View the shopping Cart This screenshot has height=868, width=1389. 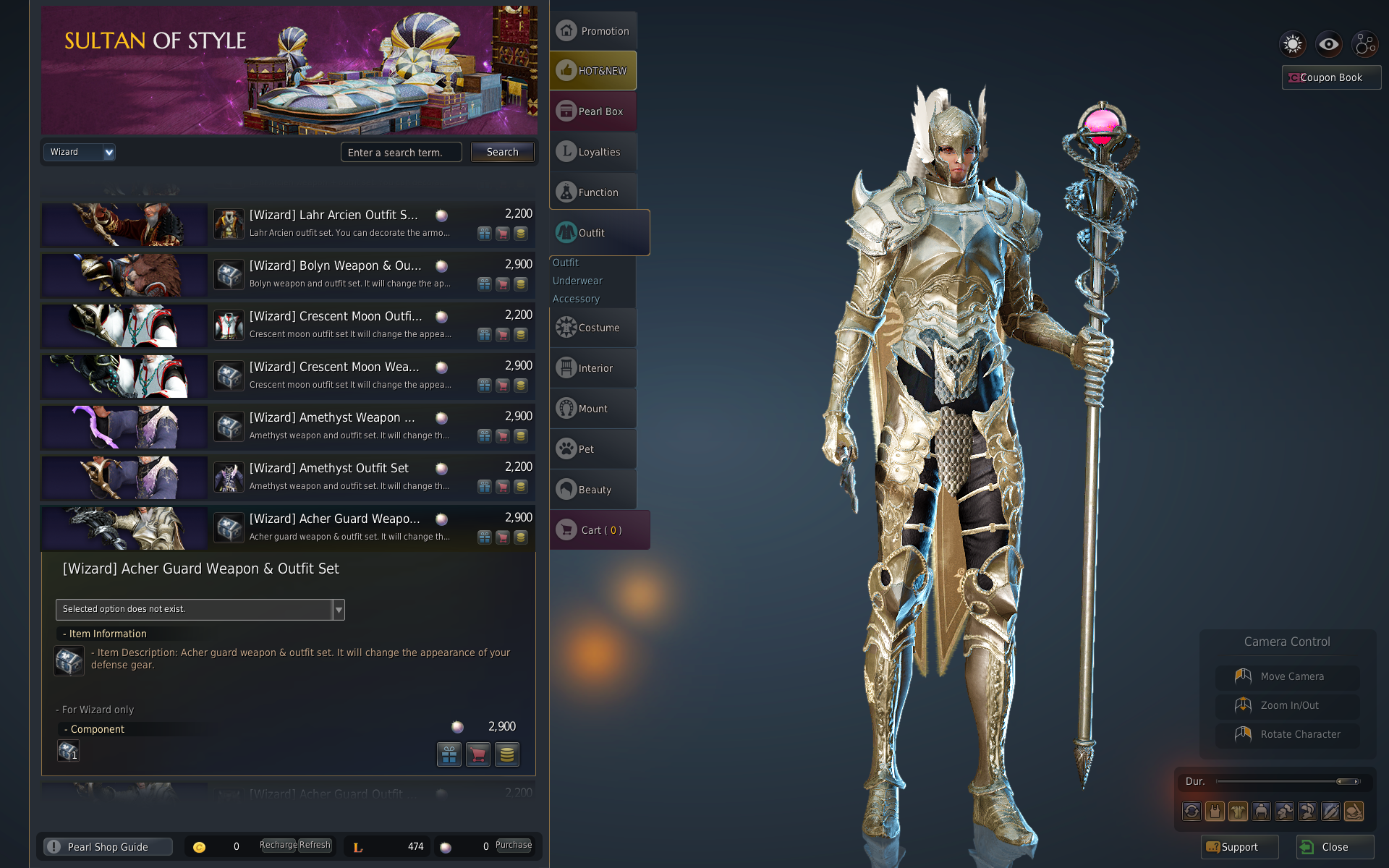pyautogui.click(x=600, y=530)
